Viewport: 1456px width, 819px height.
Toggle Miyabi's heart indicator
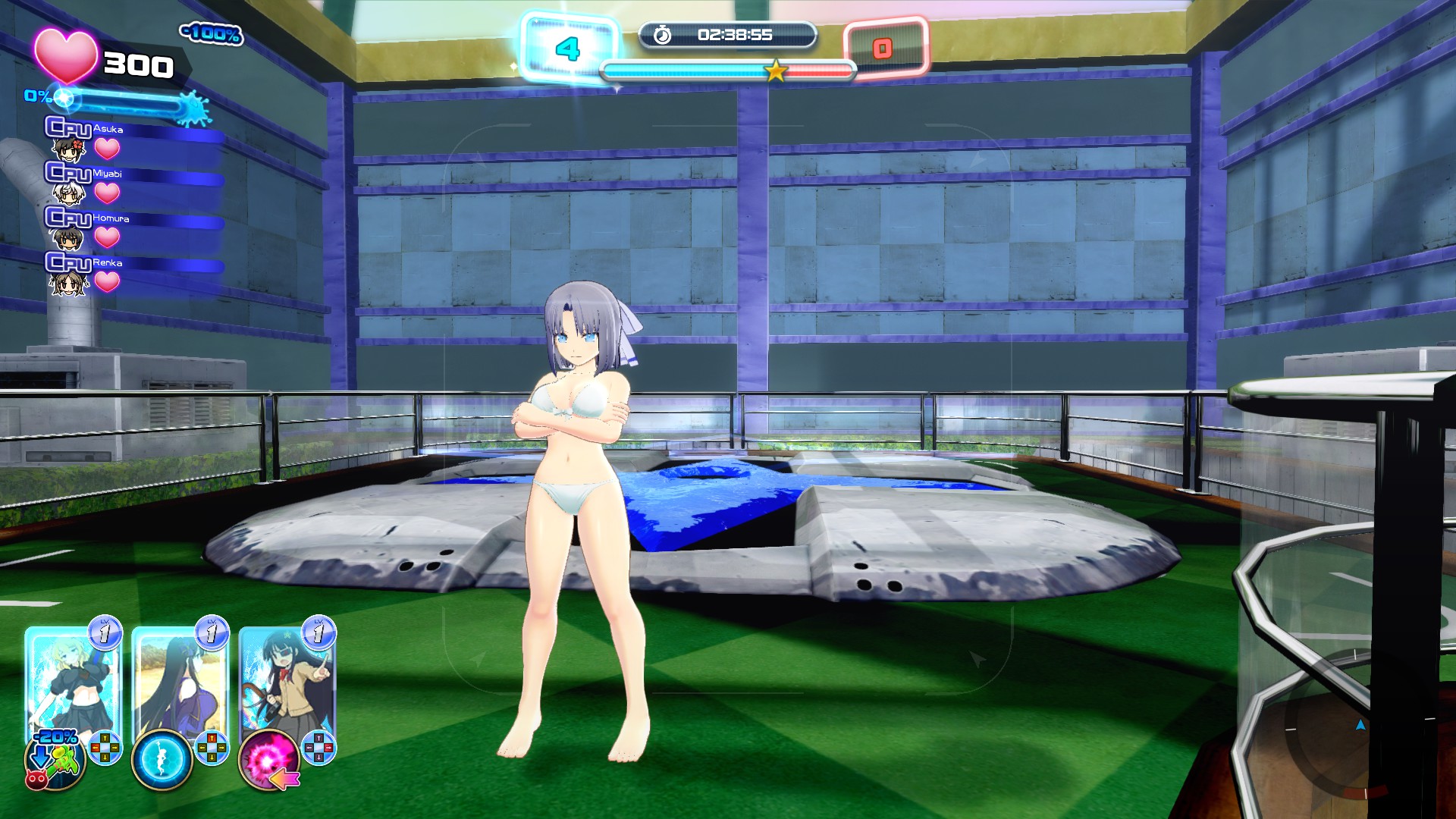(x=107, y=193)
